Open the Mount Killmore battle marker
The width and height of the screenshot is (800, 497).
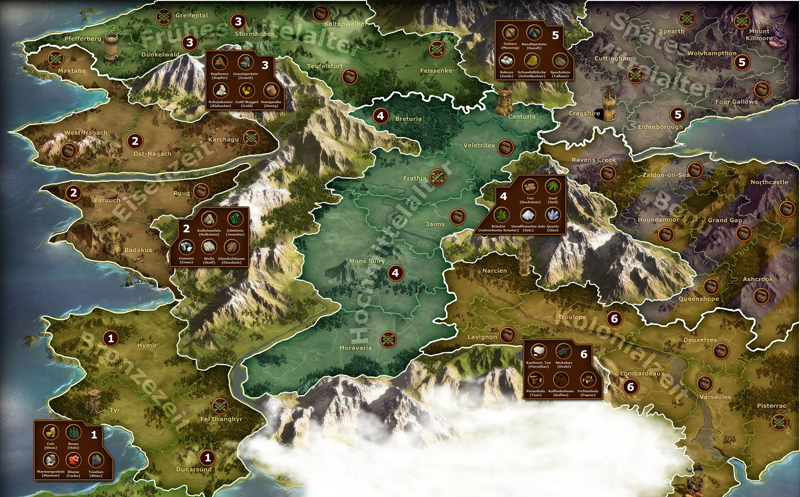pos(741,21)
